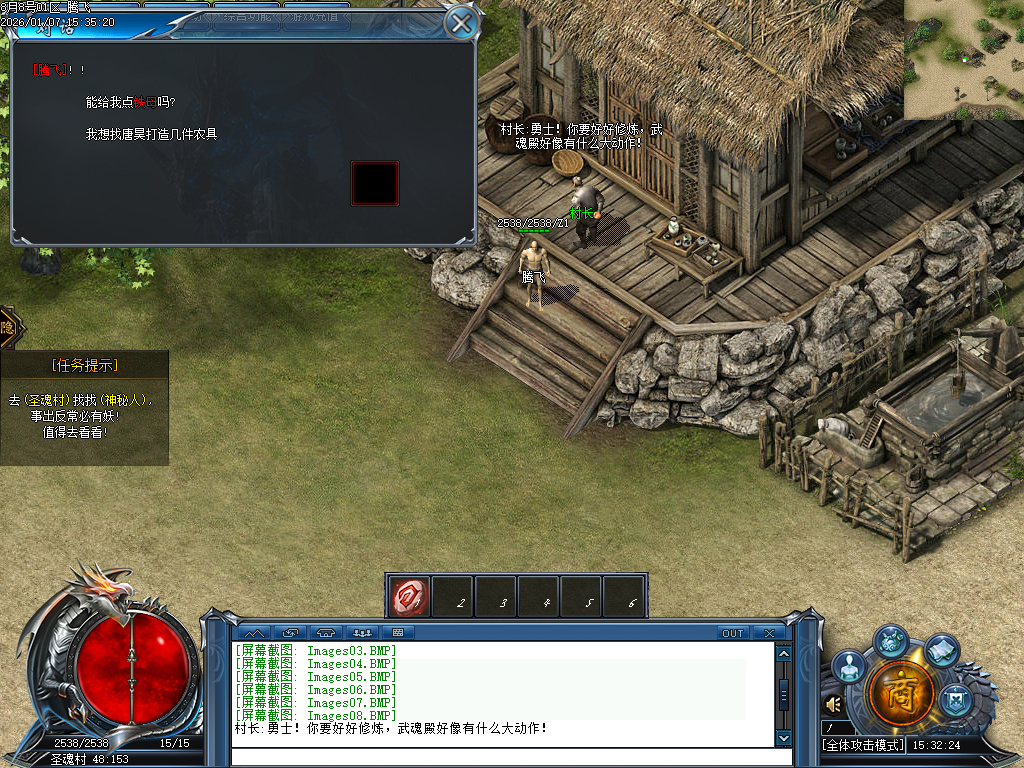The width and height of the screenshot is (1024, 768).
Task: Click the keyboard icon on the chat bar
Action: pos(398,633)
